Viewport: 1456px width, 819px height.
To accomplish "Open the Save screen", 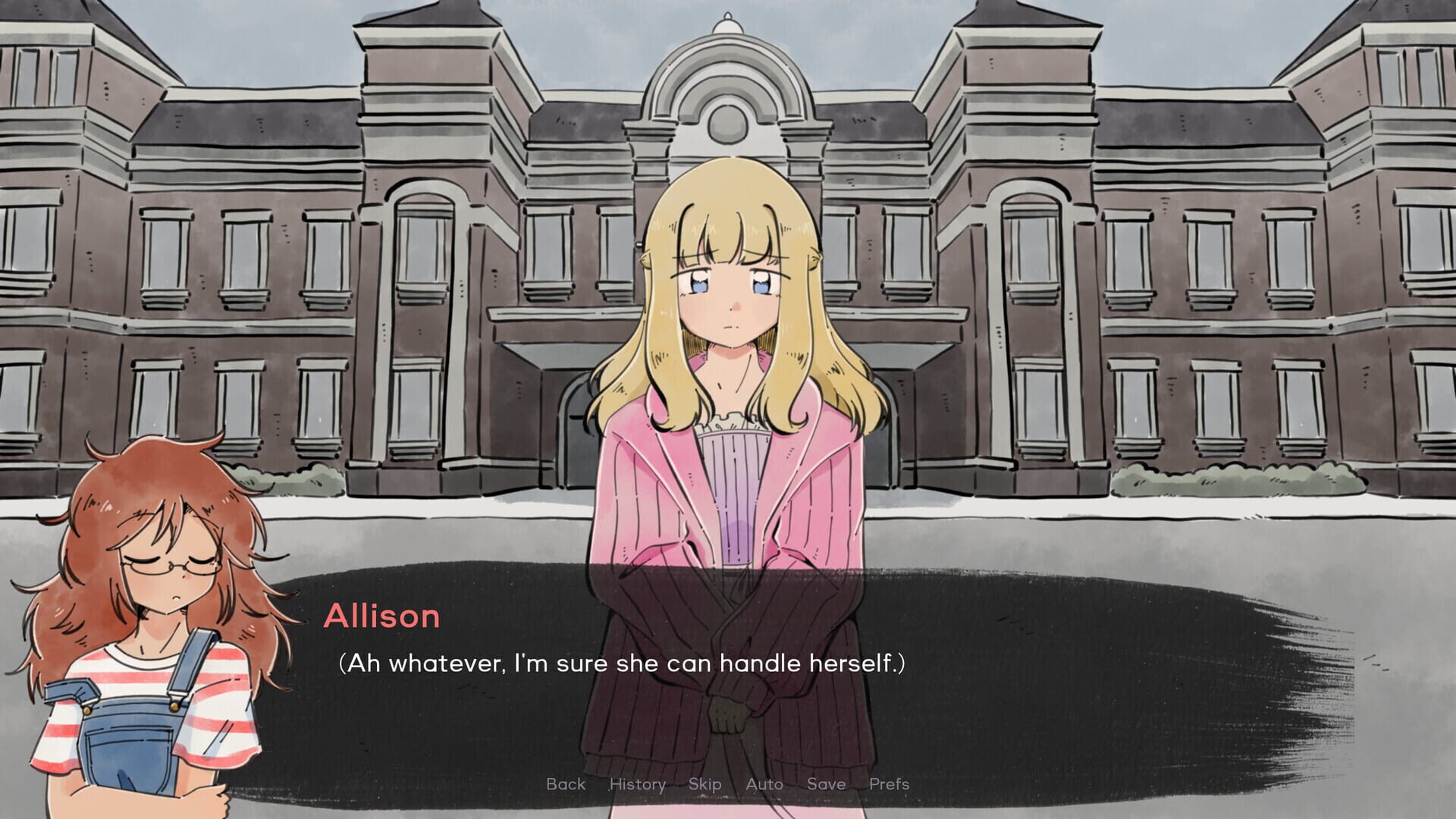I will [x=827, y=784].
